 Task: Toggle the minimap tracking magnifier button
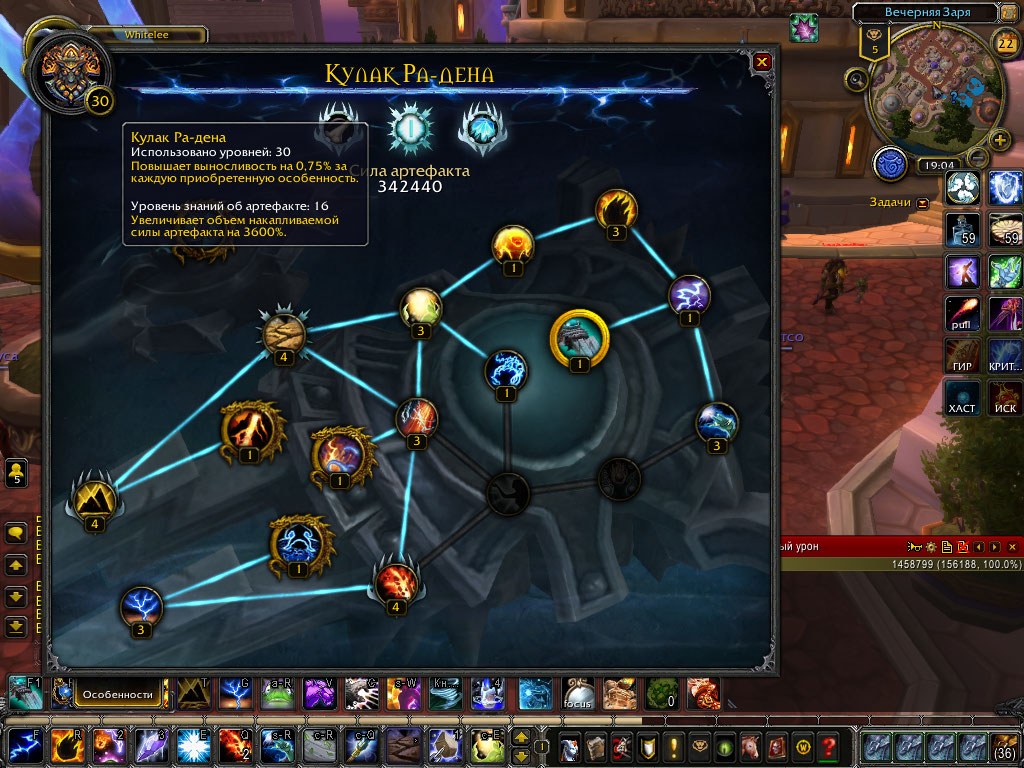coord(856,79)
